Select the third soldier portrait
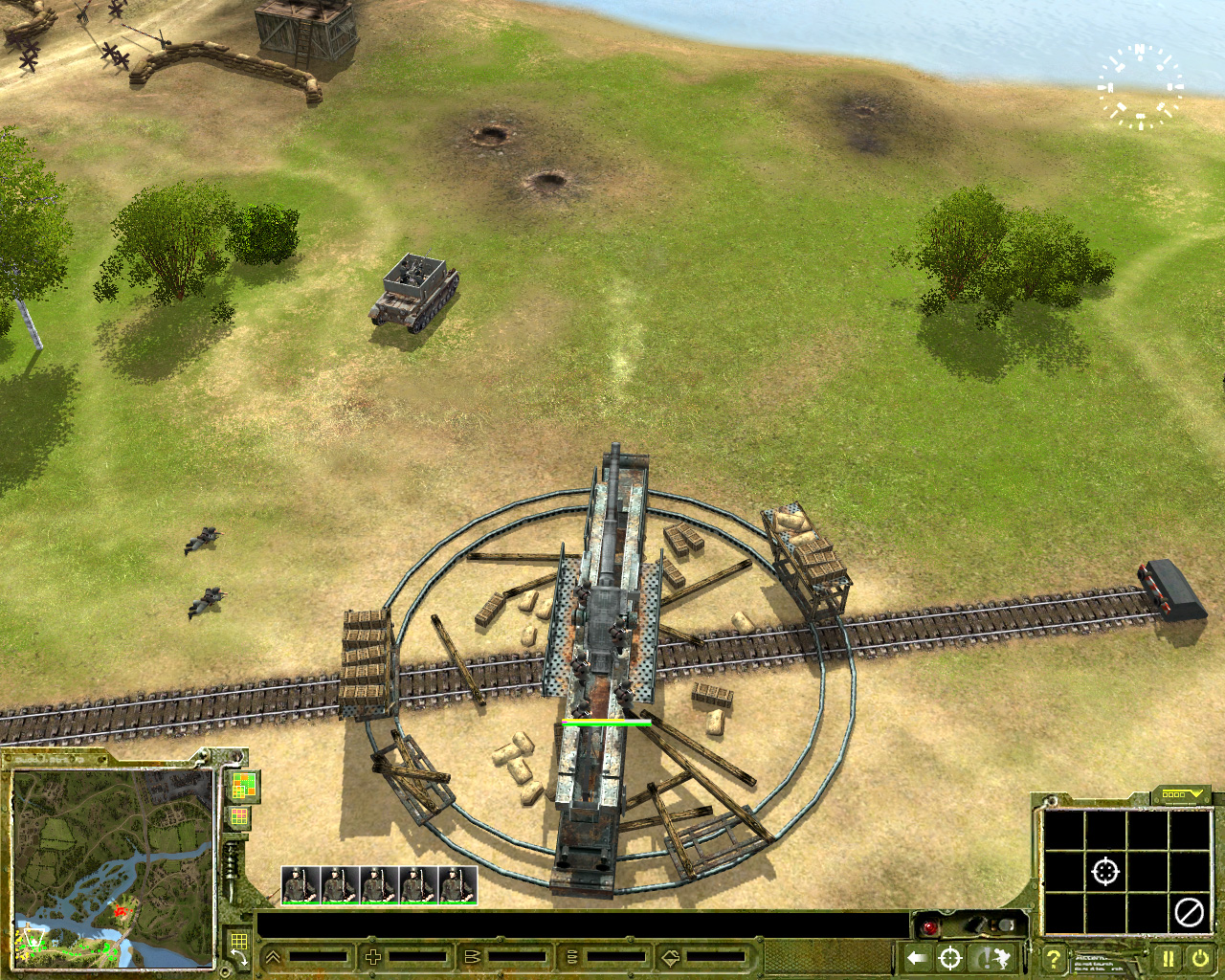1225x980 pixels. point(379,885)
